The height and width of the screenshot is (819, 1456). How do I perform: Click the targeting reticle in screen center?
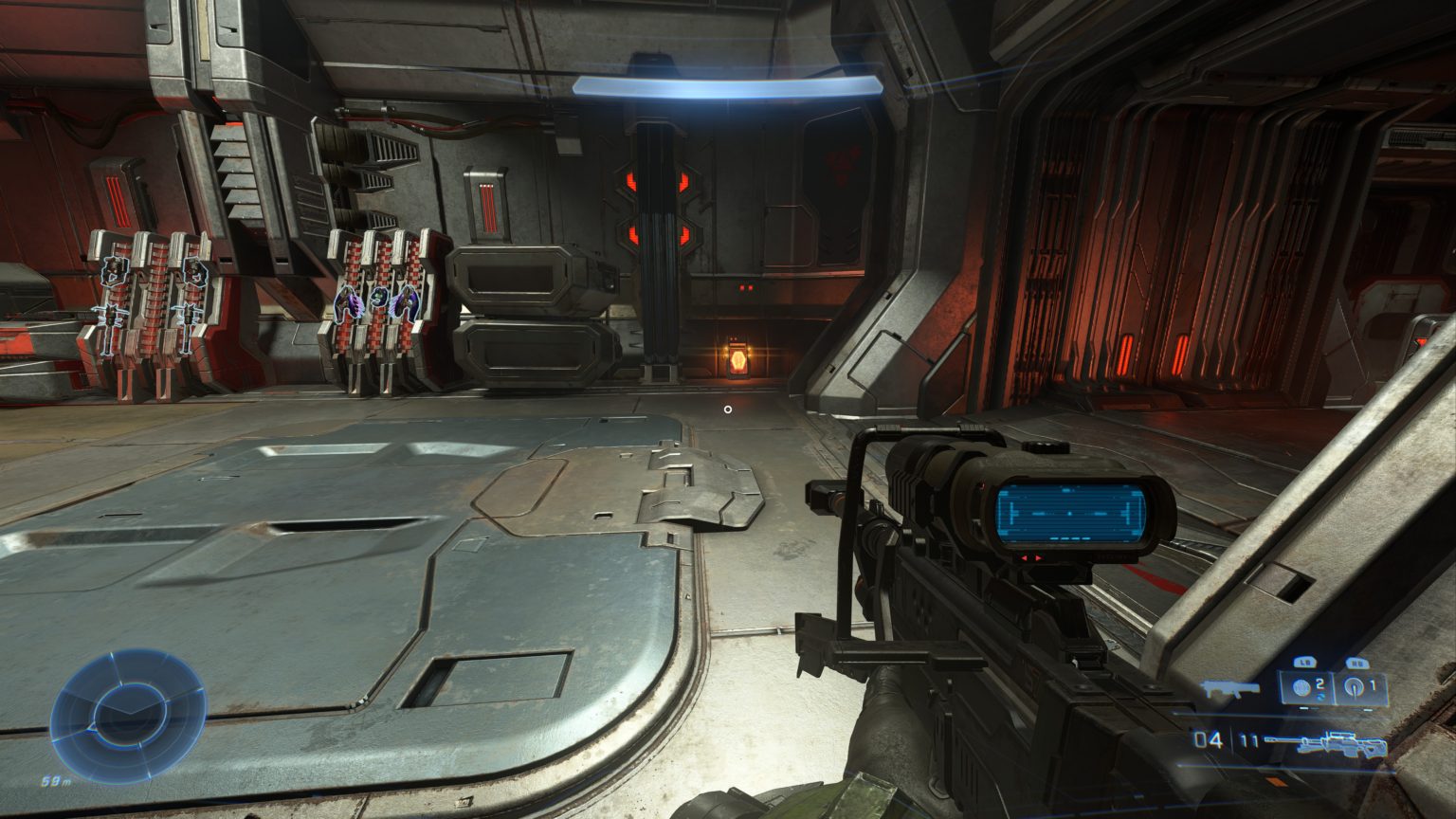(727, 408)
